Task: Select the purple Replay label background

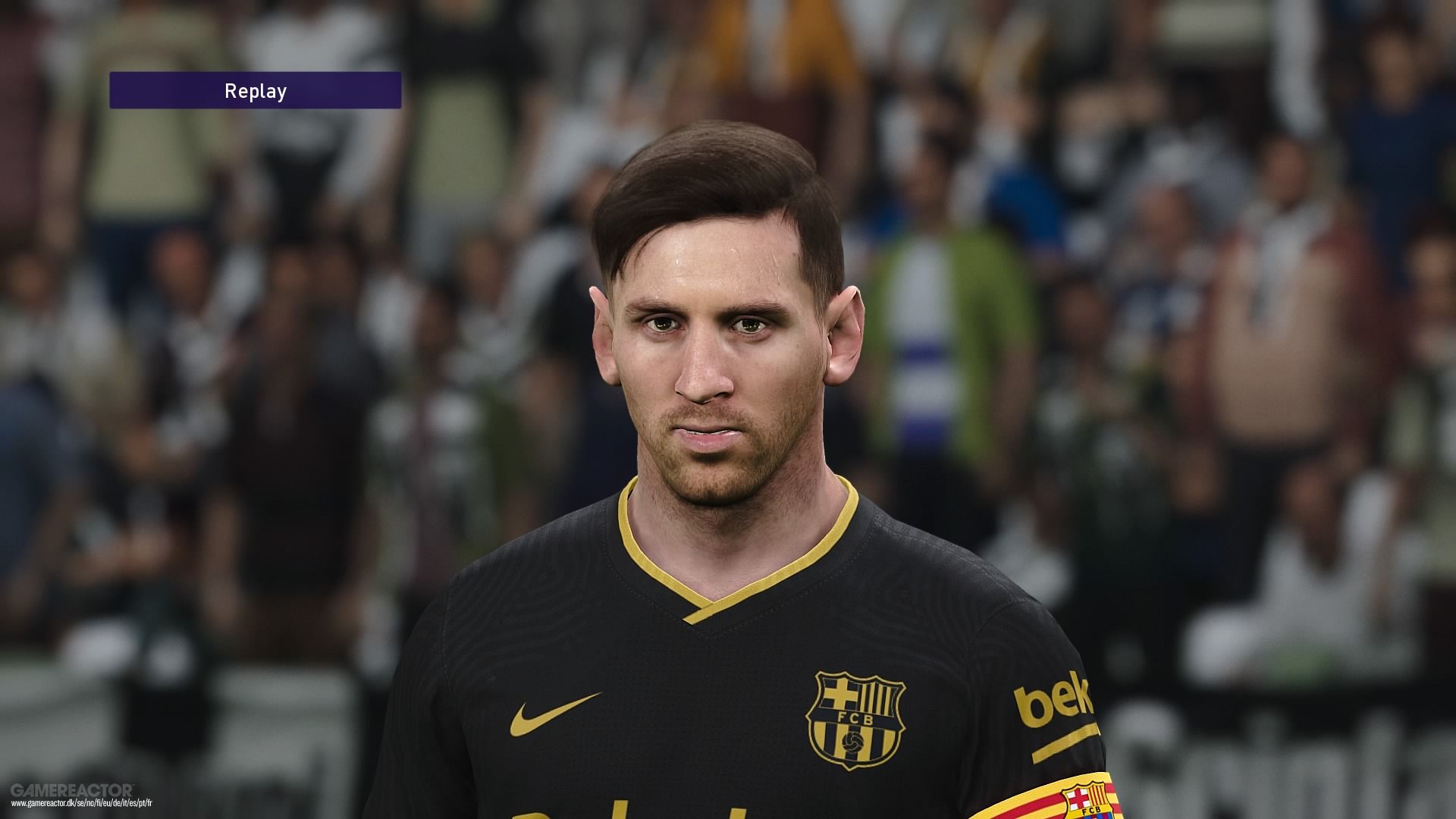Action: point(255,90)
